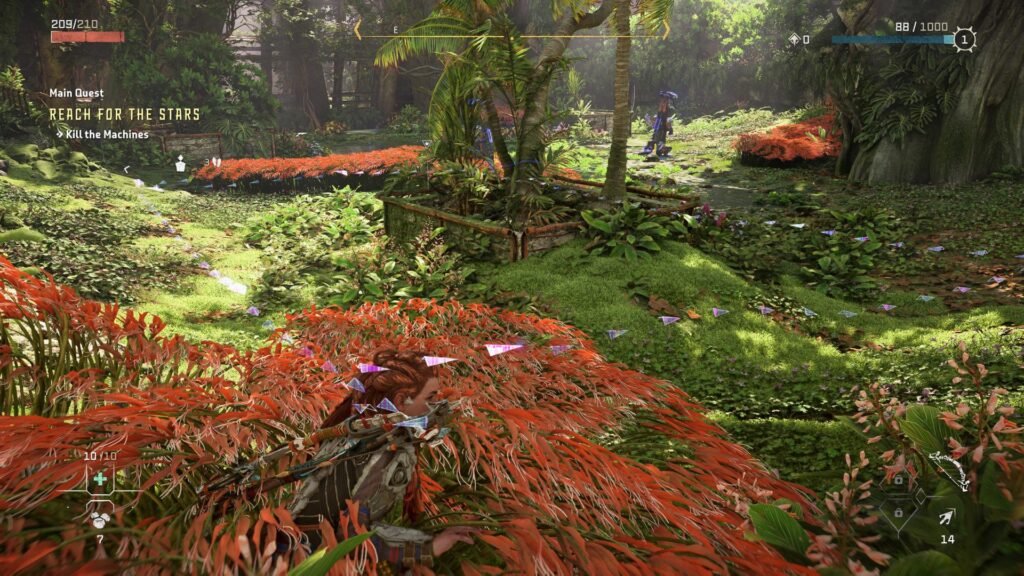
Task: Use the green cross medicine pouch
Action: 100,479
